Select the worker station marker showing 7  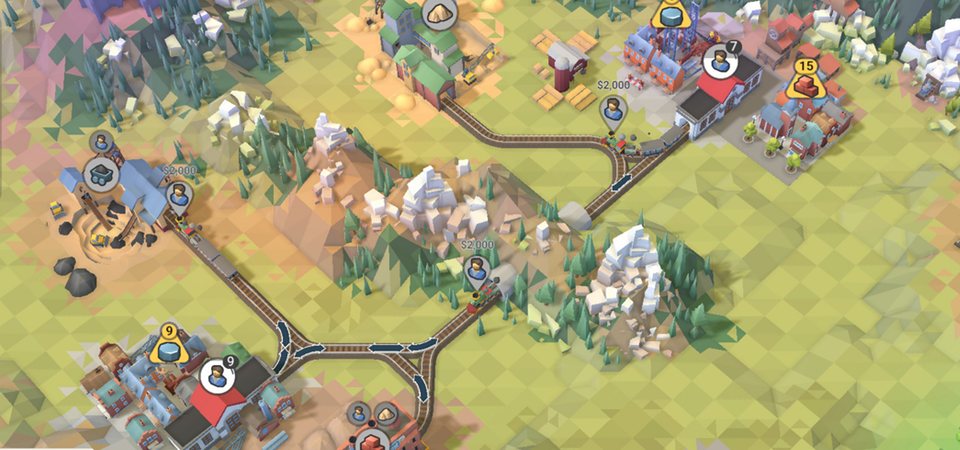tap(717, 62)
